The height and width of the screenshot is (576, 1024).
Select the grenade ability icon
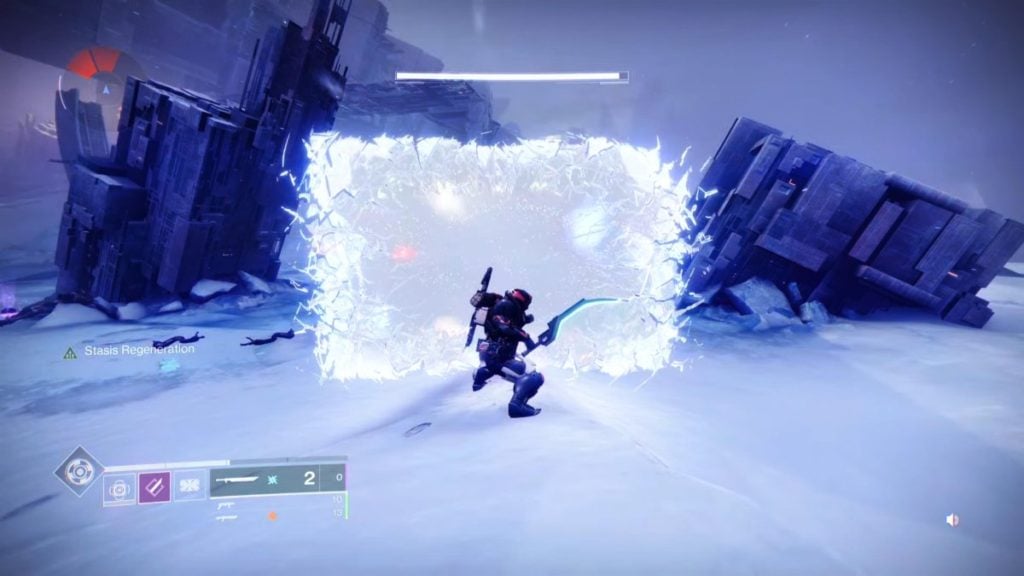coord(119,488)
